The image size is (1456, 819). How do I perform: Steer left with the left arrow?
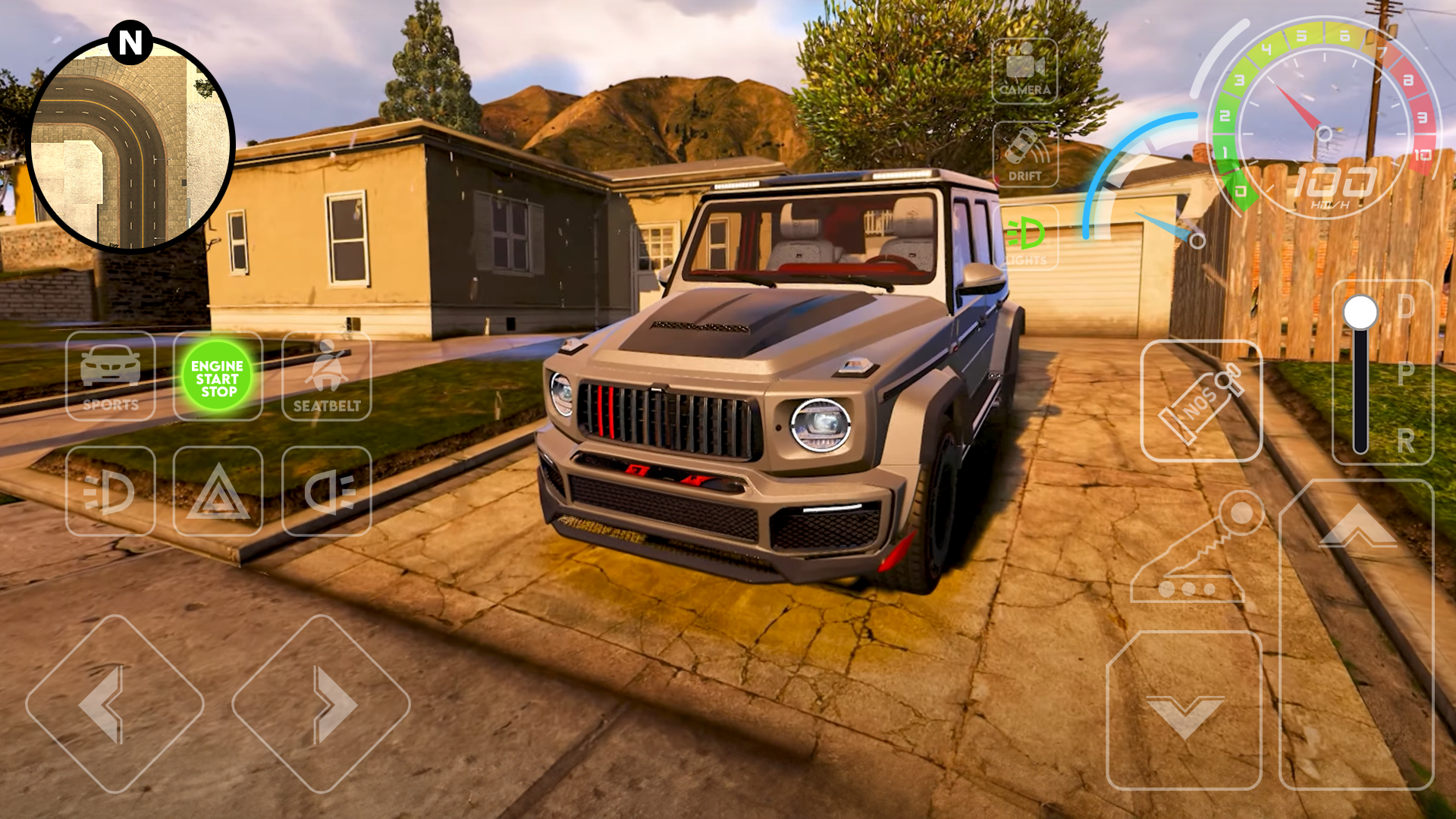pos(115,704)
